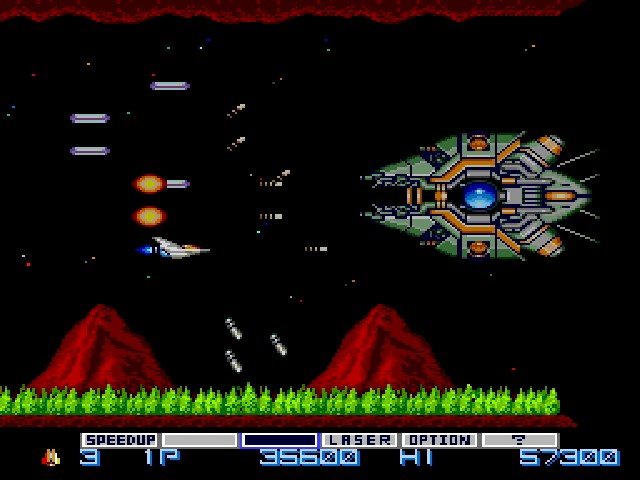Activate the OPTION power-up slot
Screen dimensions: 640x480
(x=439, y=440)
